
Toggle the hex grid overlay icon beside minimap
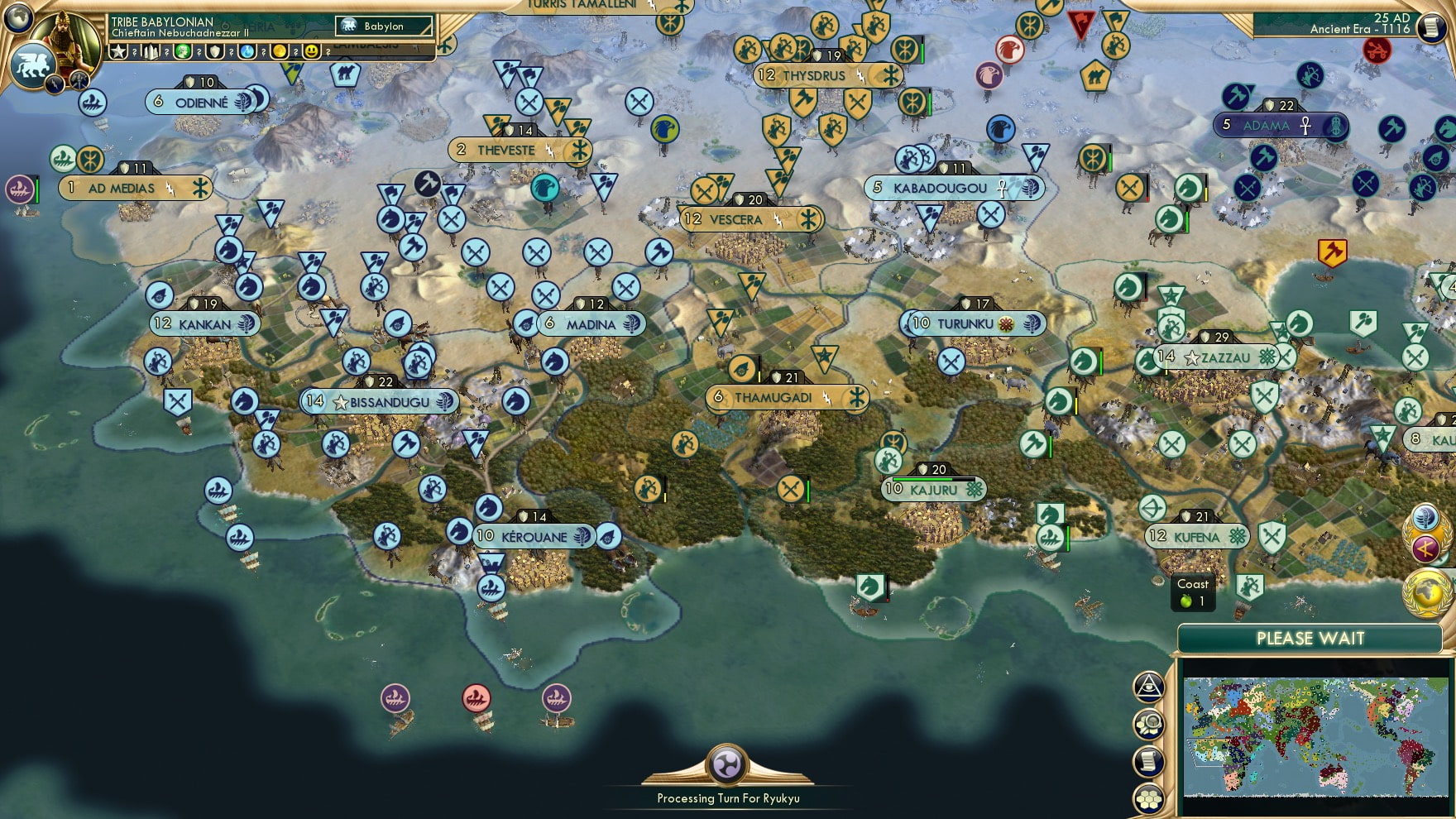tap(1150, 798)
